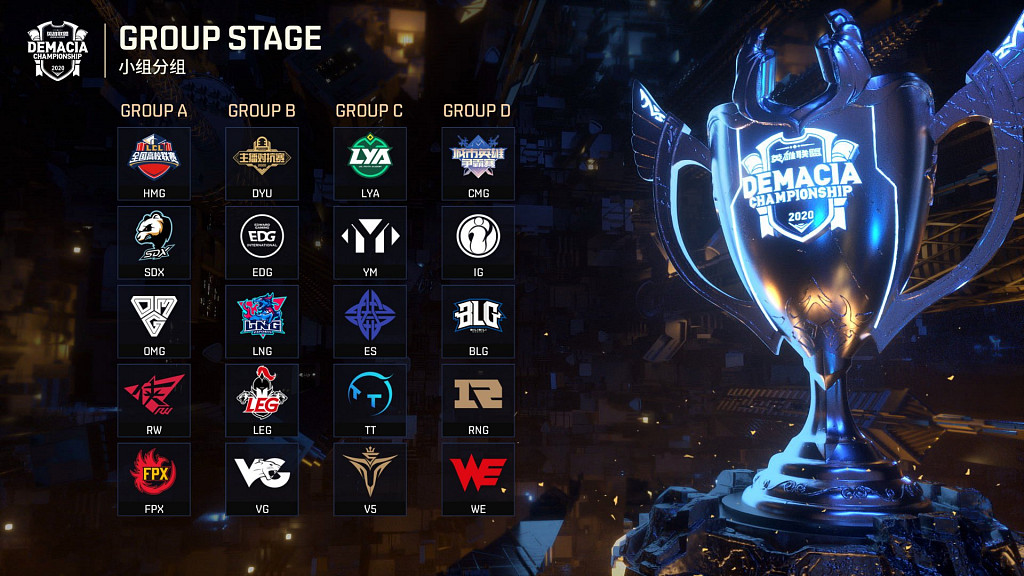1024x576 pixels.
Task: Pick the FPX team tile
Action: 154,479
